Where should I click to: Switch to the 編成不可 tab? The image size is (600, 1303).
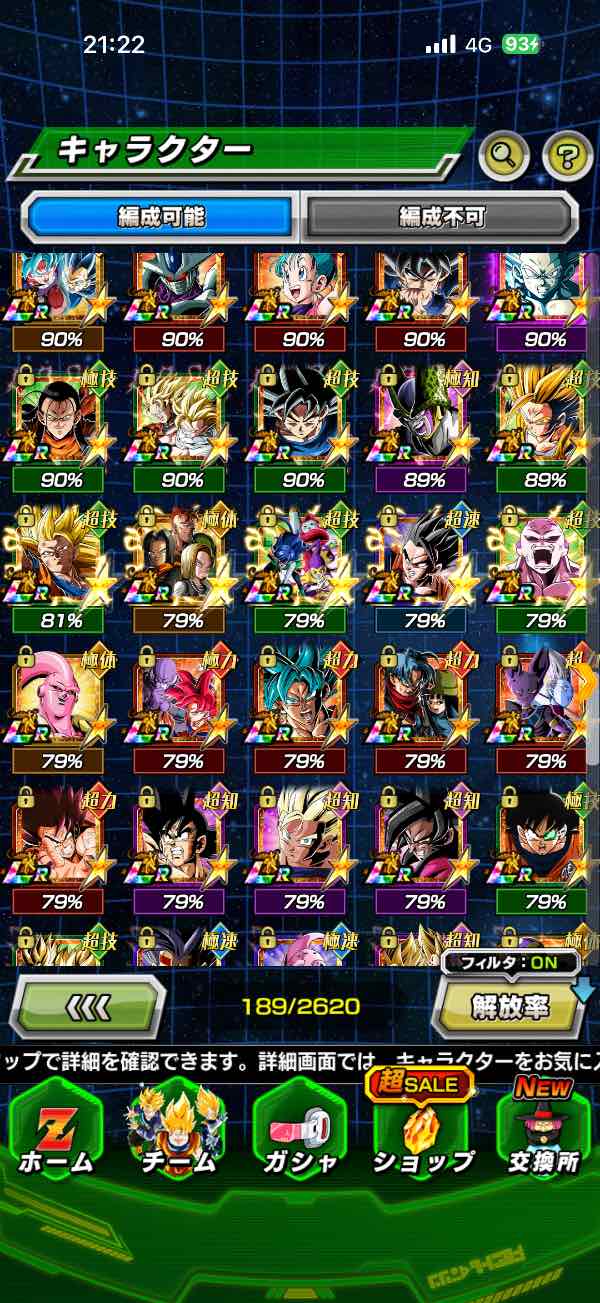(441, 216)
